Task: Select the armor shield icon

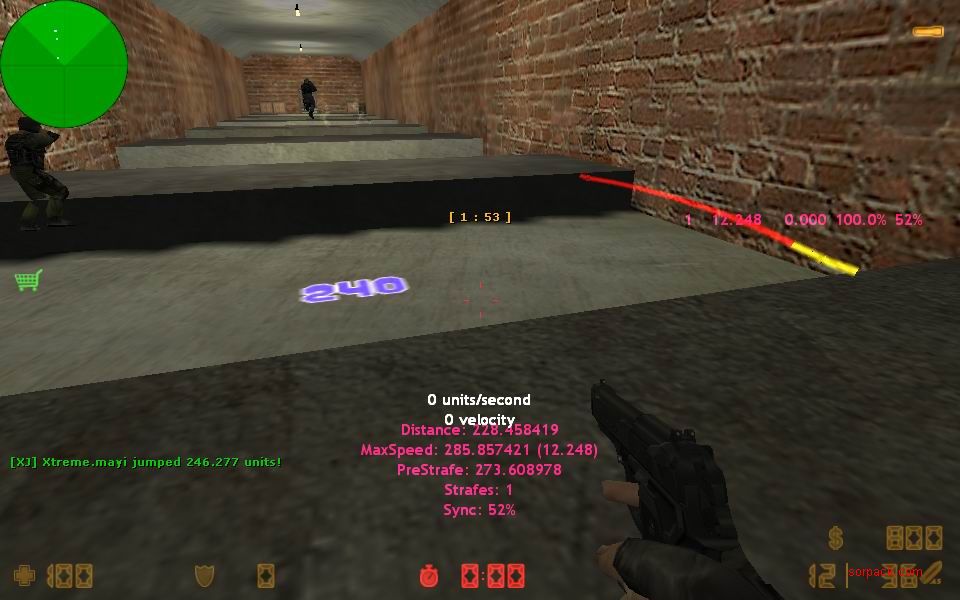Action: 204,575
